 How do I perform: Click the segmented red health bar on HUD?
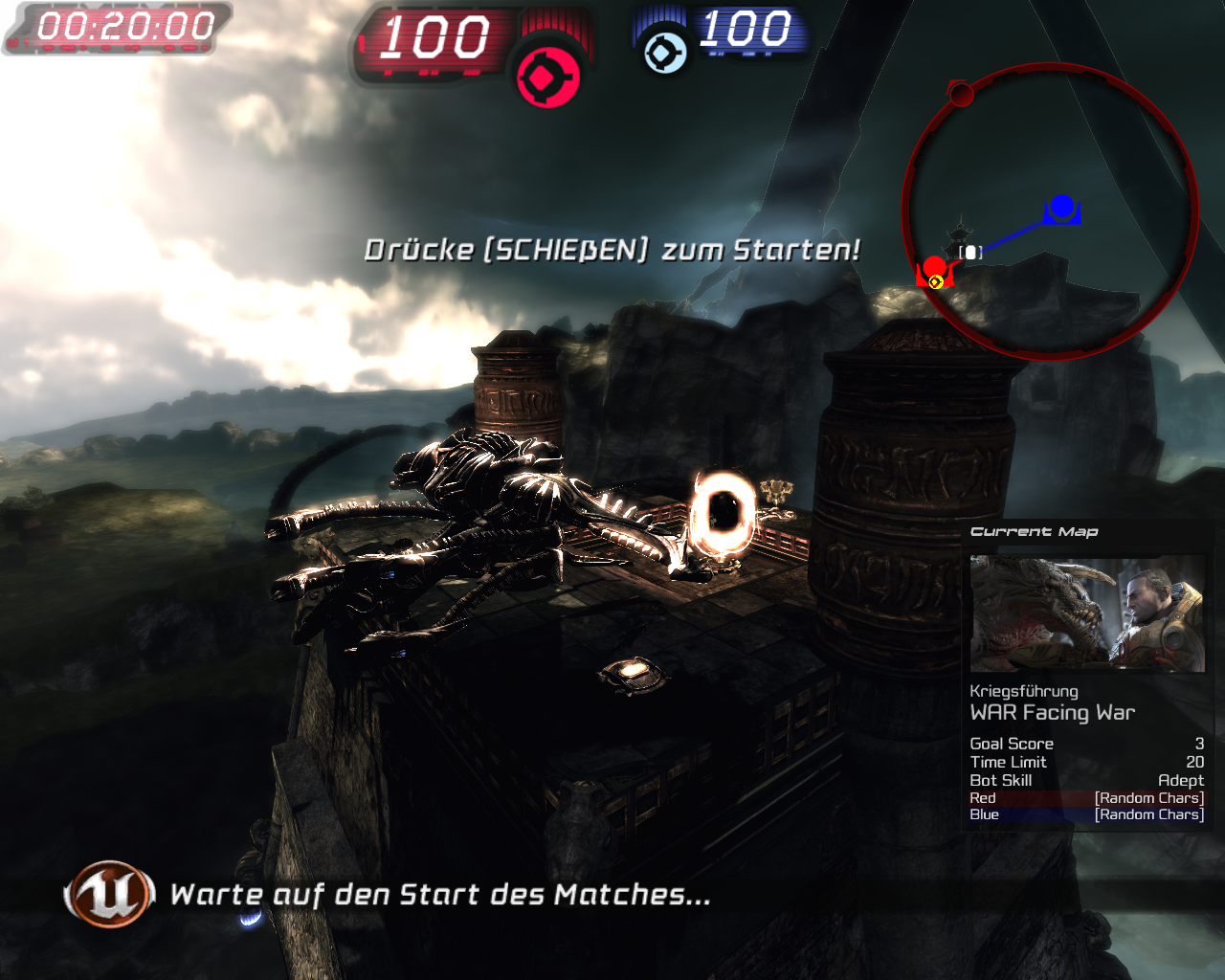coord(555,19)
